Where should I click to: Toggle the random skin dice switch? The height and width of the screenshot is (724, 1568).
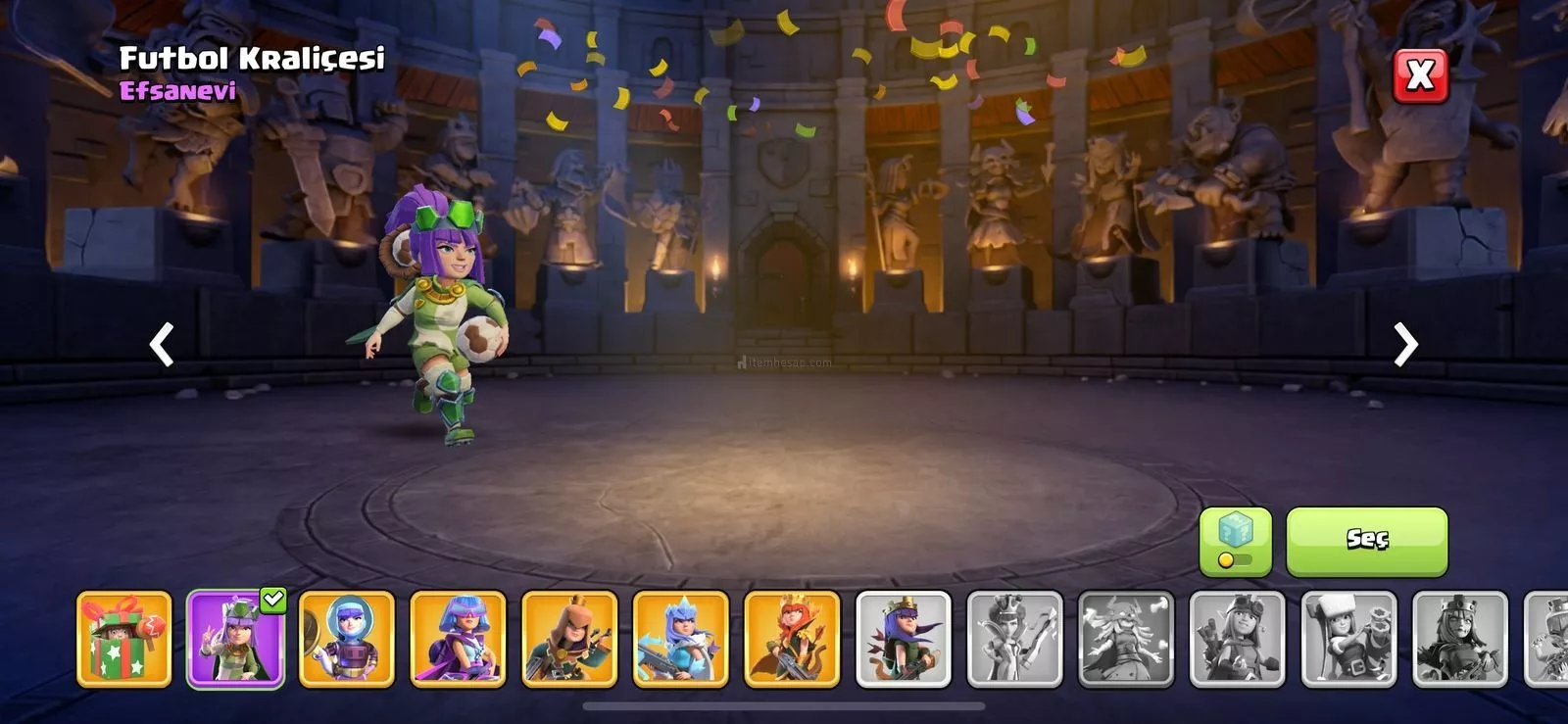(x=1235, y=541)
